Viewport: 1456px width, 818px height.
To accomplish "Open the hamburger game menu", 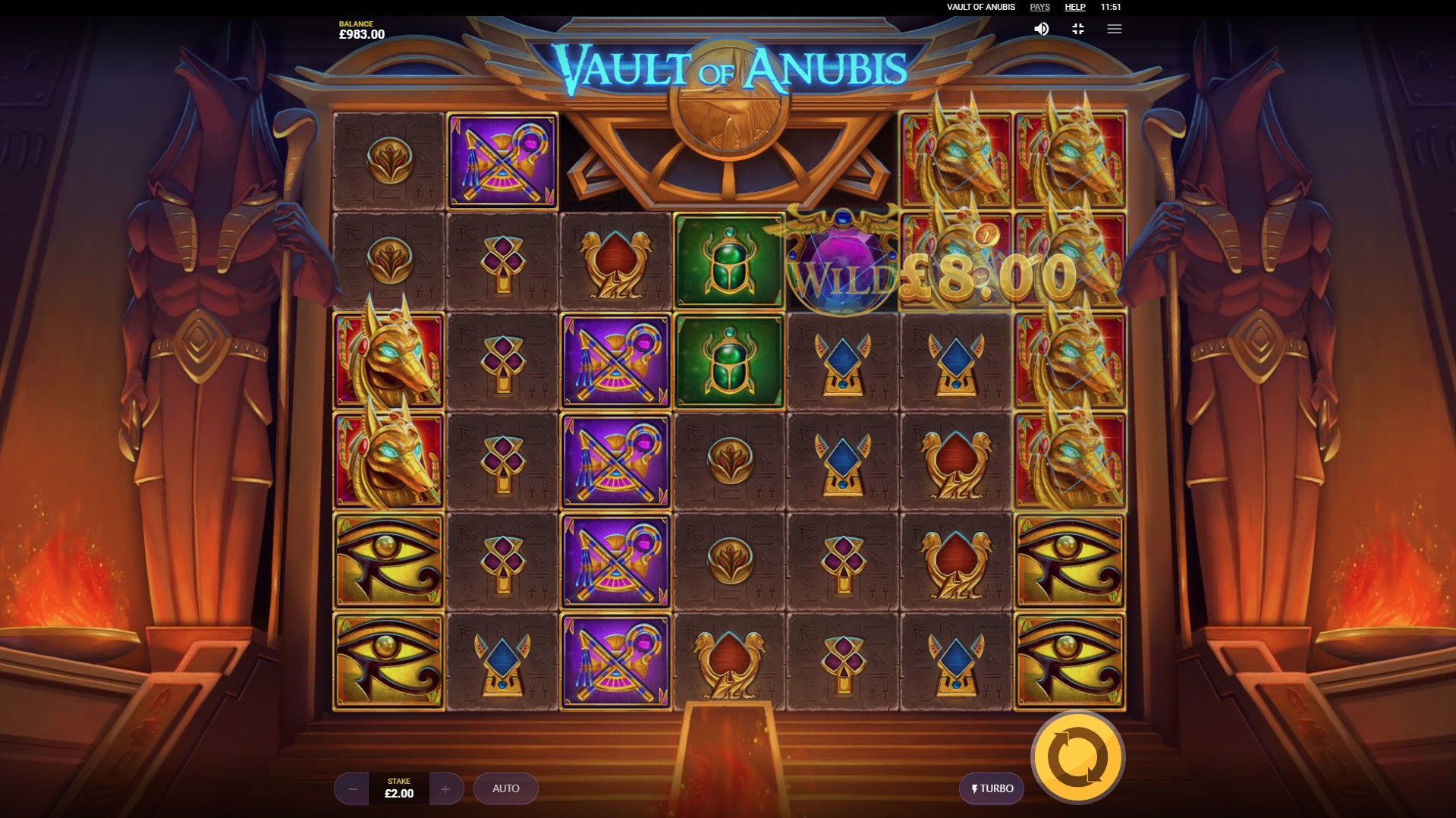I will tap(1115, 29).
